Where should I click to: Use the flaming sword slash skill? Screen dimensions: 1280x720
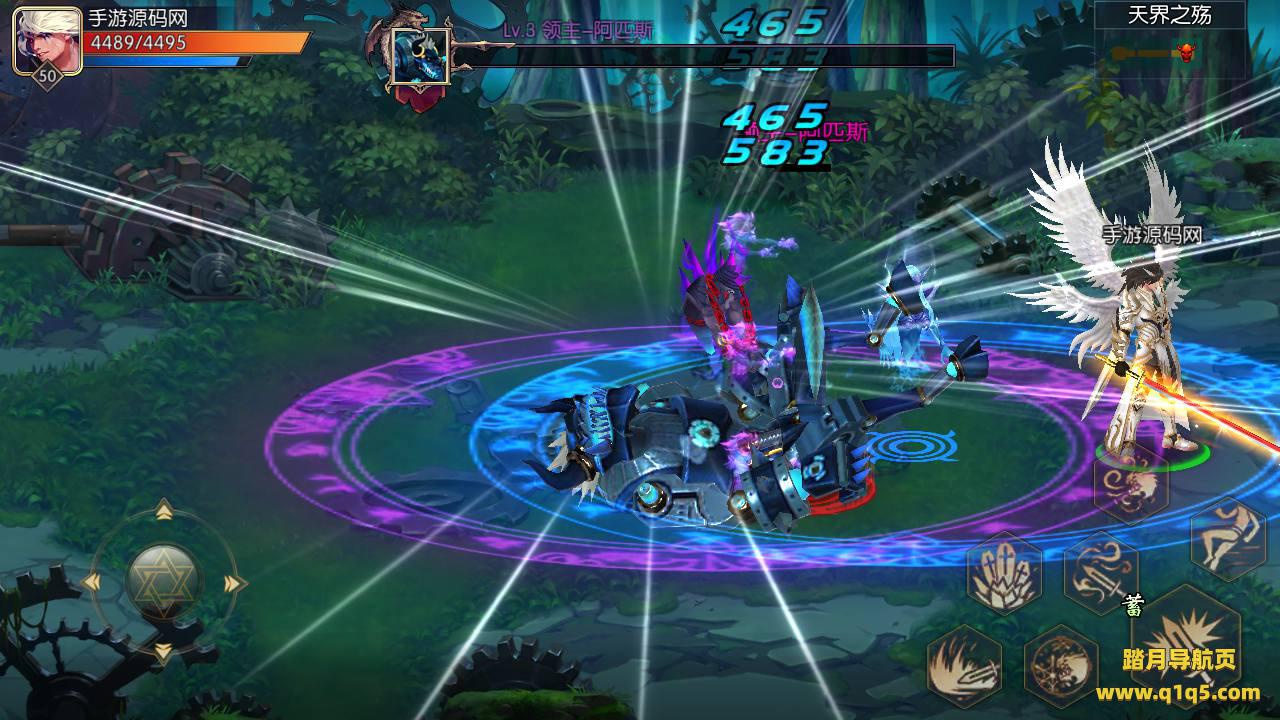(964, 664)
